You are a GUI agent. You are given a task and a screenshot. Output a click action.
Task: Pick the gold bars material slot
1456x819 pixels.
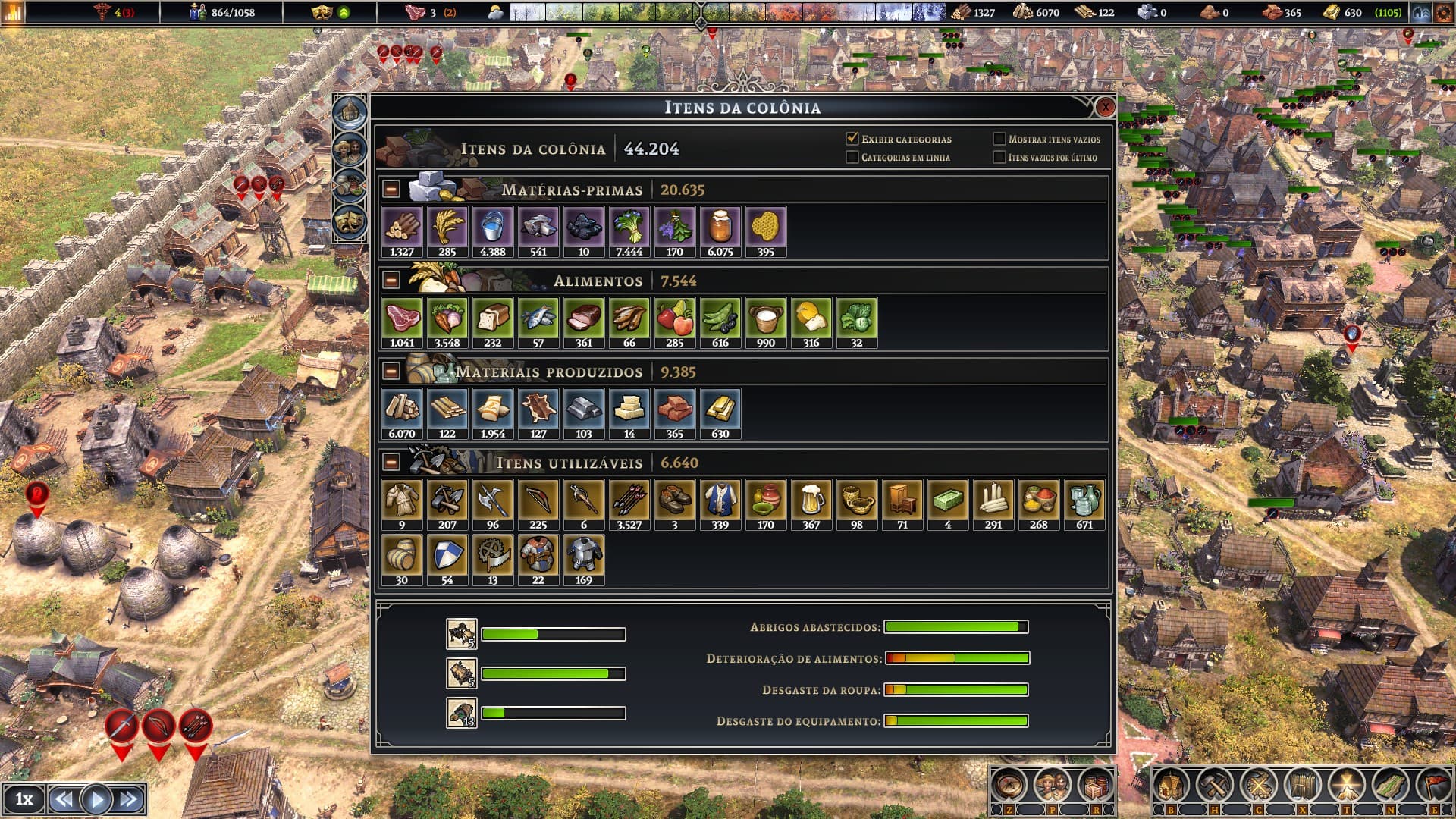(x=720, y=413)
